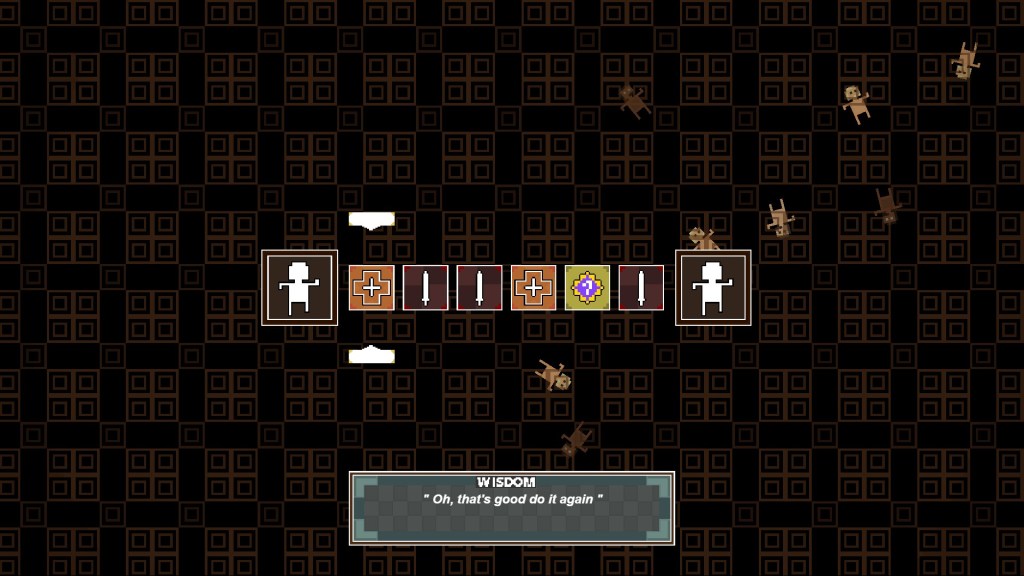
Task: Choose the orange plus tile bracketed by white arrows
Action: click(371, 288)
